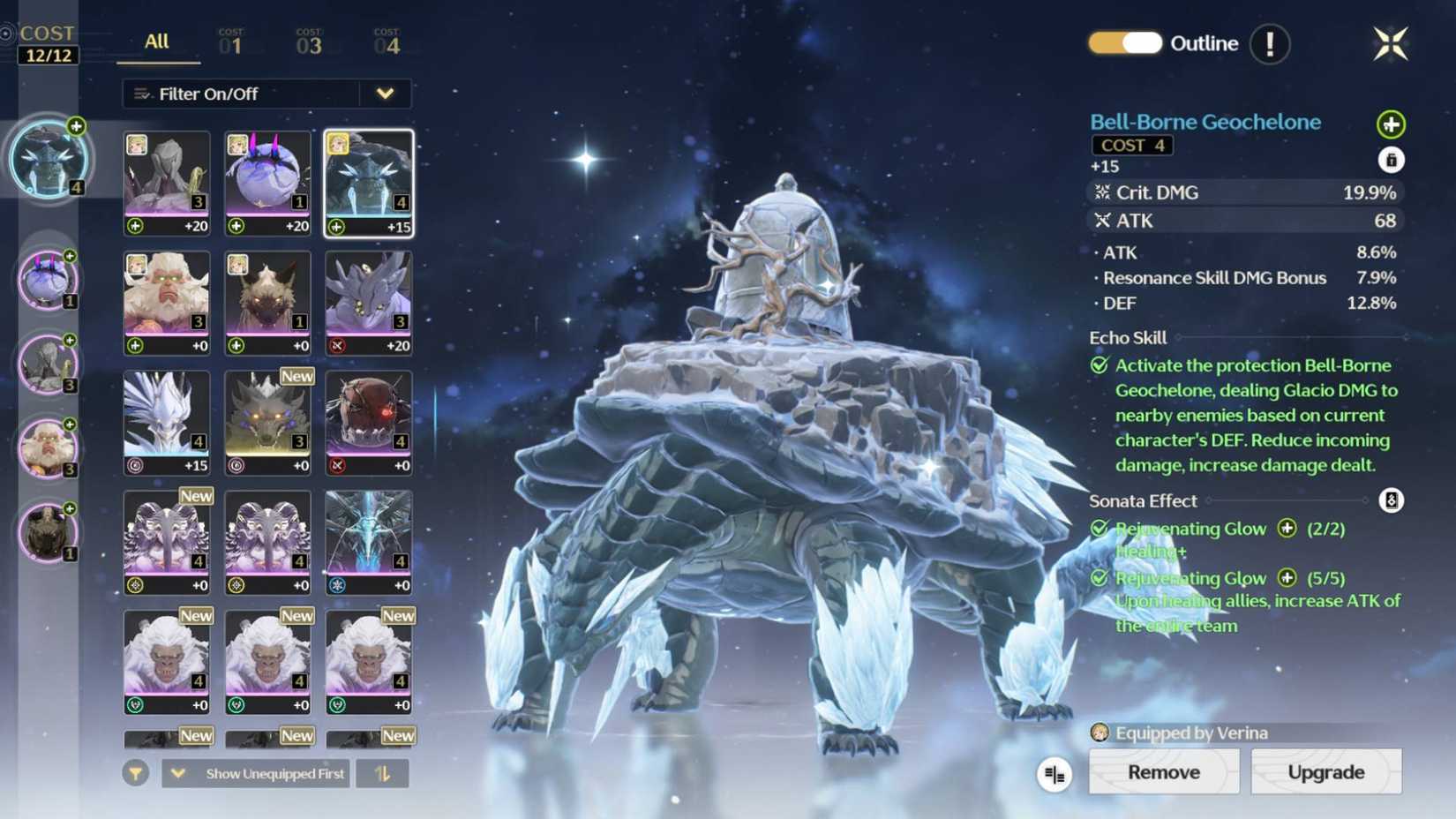Screen dimensions: 1456x819
Task: Click the checkmark on the second Rejuvenating Glow effect
Action: point(1099,578)
